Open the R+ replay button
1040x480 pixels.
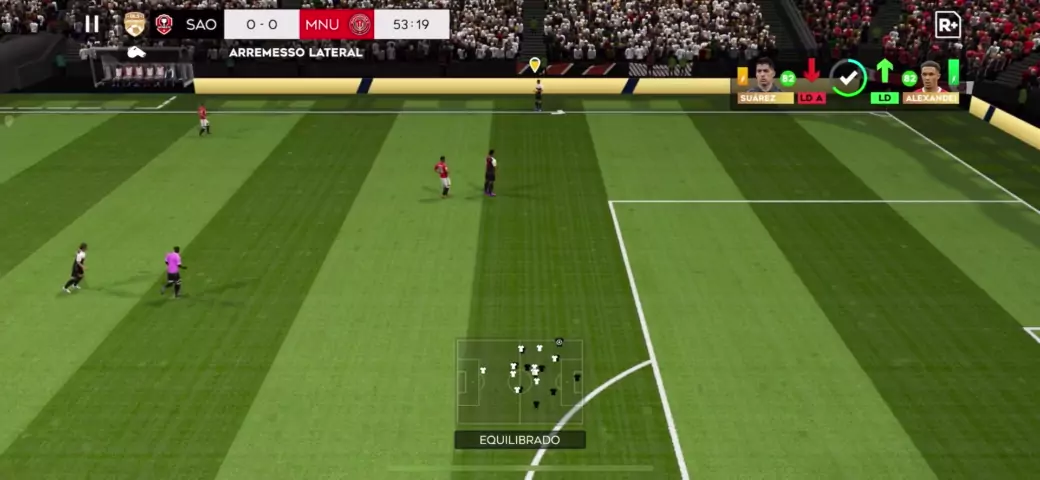[x=947, y=25]
